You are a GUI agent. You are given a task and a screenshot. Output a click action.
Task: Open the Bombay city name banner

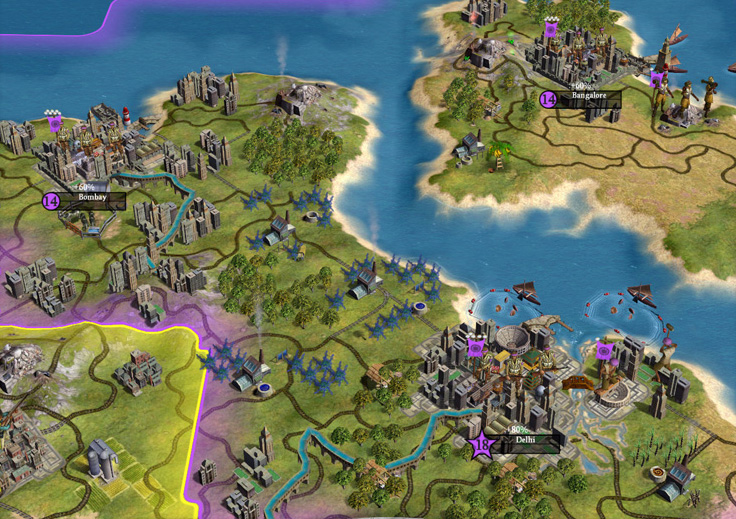coord(92,199)
